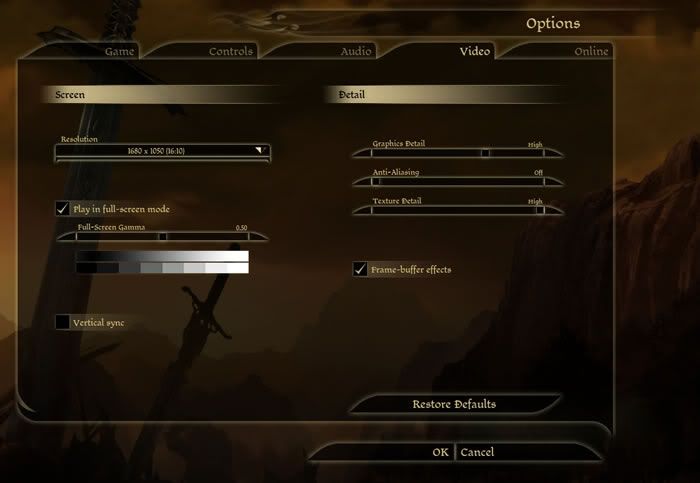The height and width of the screenshot is (483, 700).
Task: Confirm settings with the OK button
Action: tap(440, 452)
